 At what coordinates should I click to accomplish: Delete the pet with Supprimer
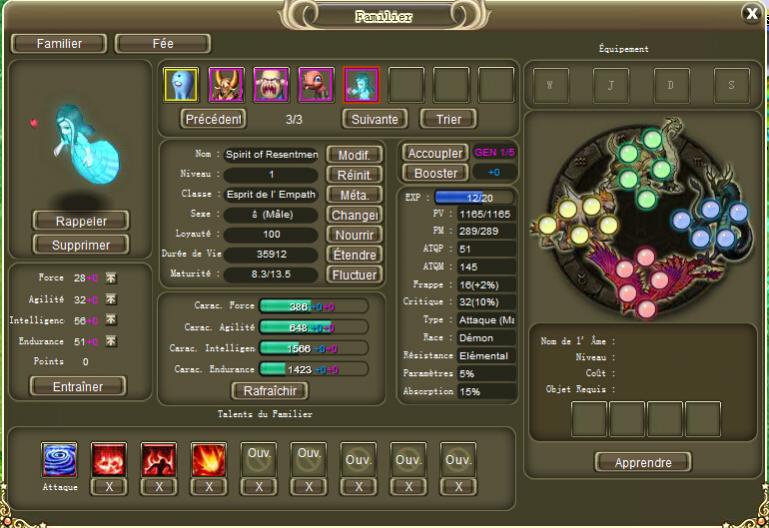[x=80, y=245]
